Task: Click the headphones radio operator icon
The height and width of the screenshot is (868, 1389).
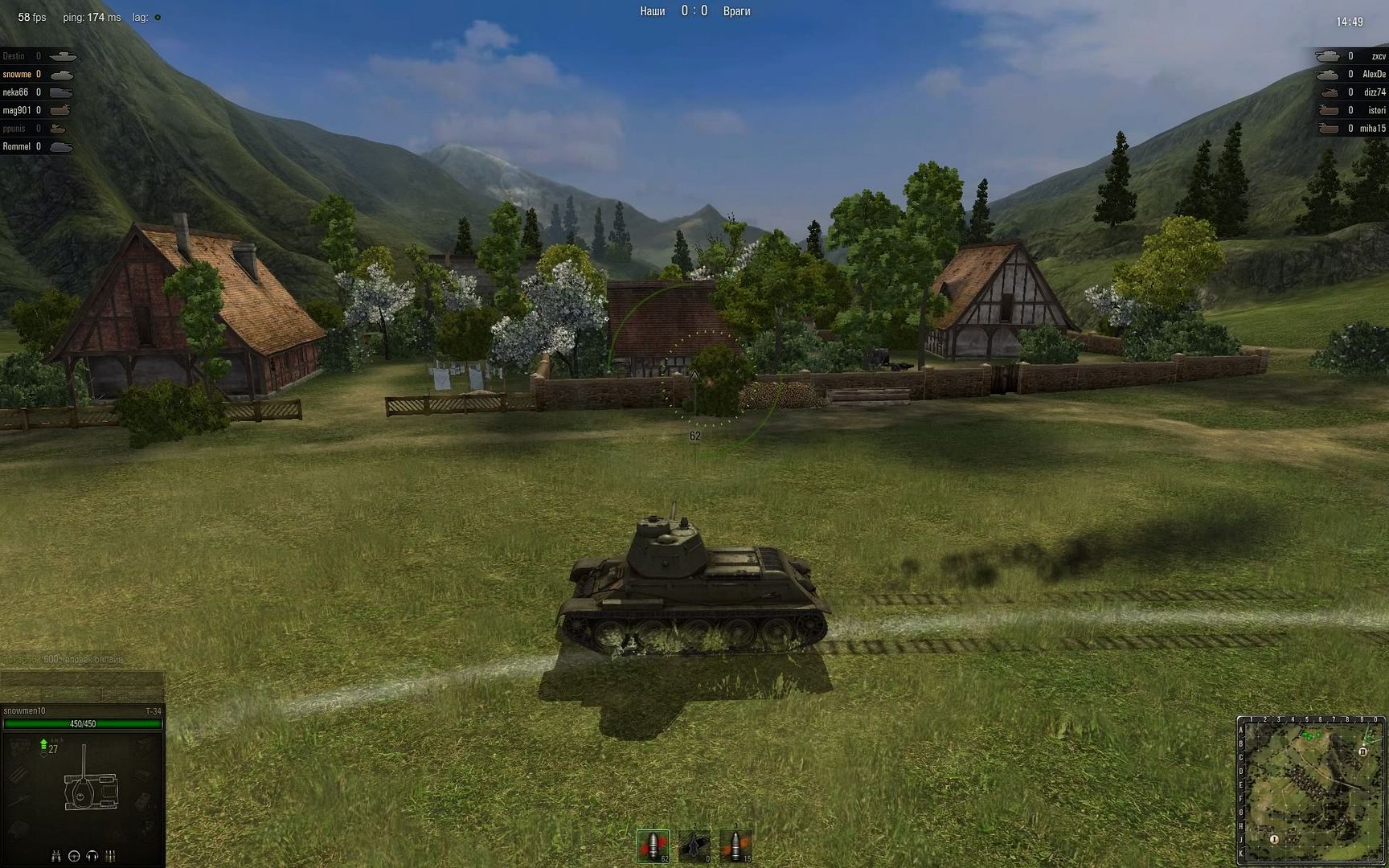Action: click(92, 856)
